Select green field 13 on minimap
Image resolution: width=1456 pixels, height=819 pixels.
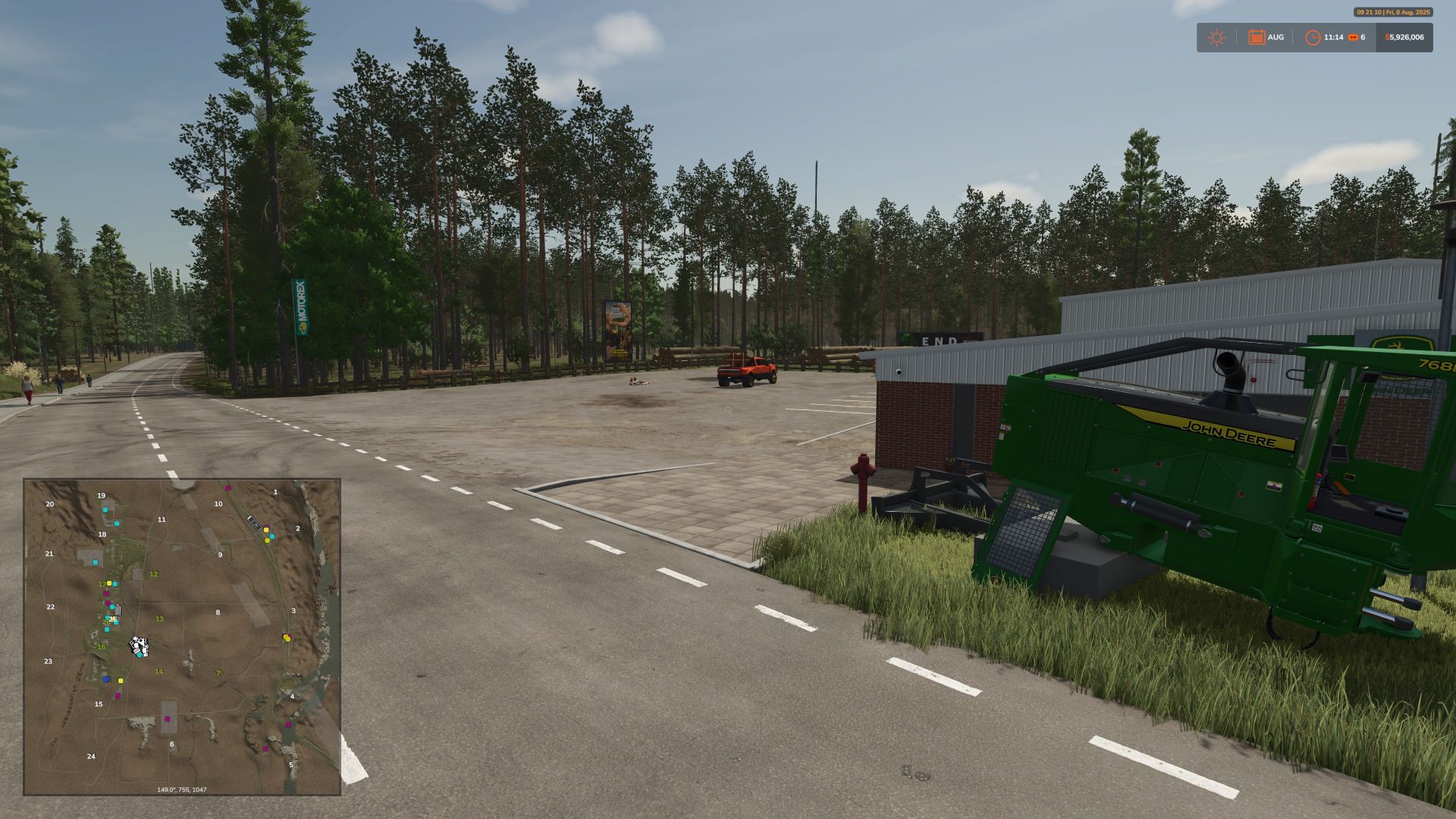point(159,619)
